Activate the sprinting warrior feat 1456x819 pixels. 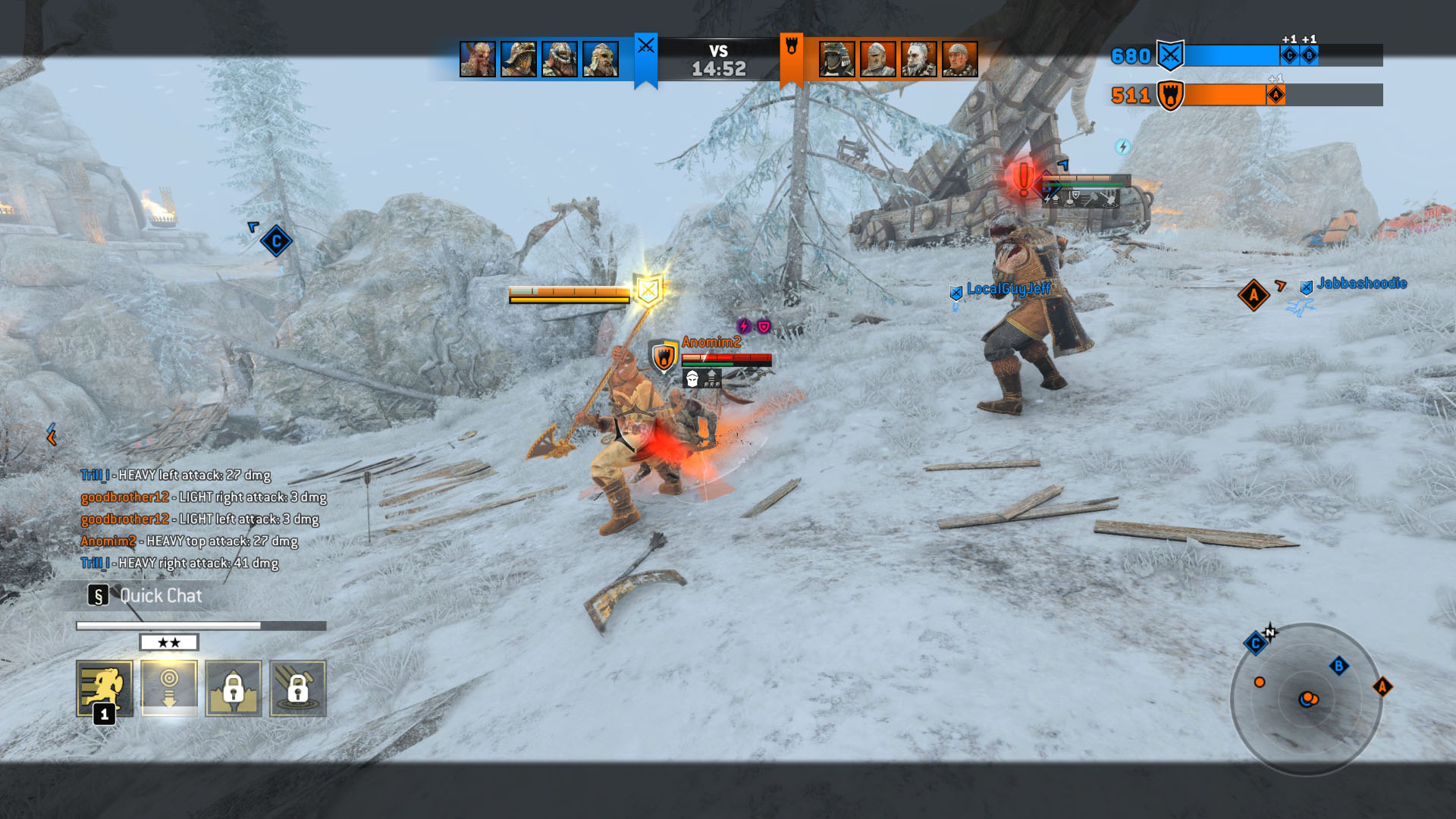point(105,688)
